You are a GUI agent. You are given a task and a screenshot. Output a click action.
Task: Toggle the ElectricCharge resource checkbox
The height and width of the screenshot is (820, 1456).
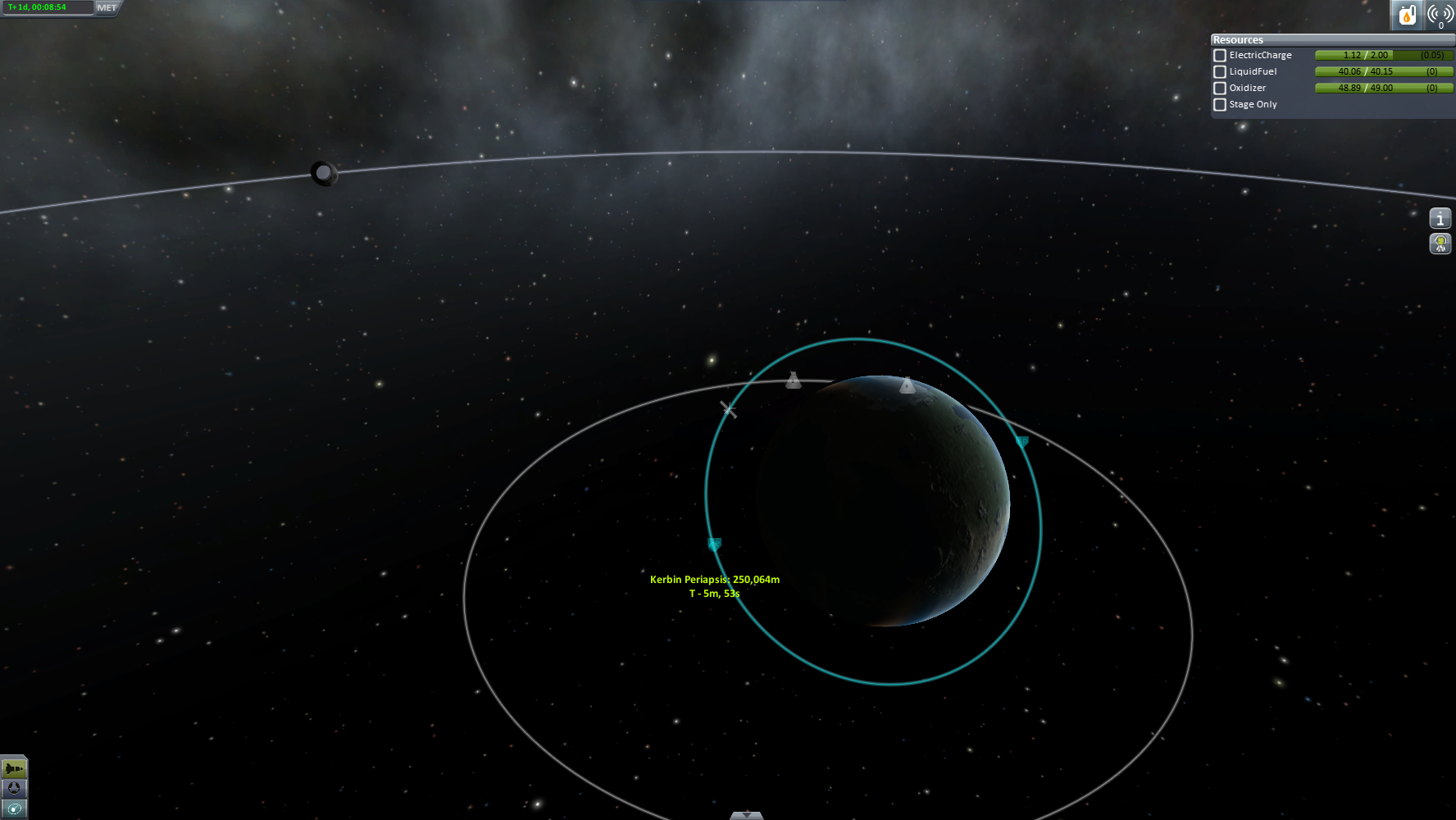tap(1220, 56)
